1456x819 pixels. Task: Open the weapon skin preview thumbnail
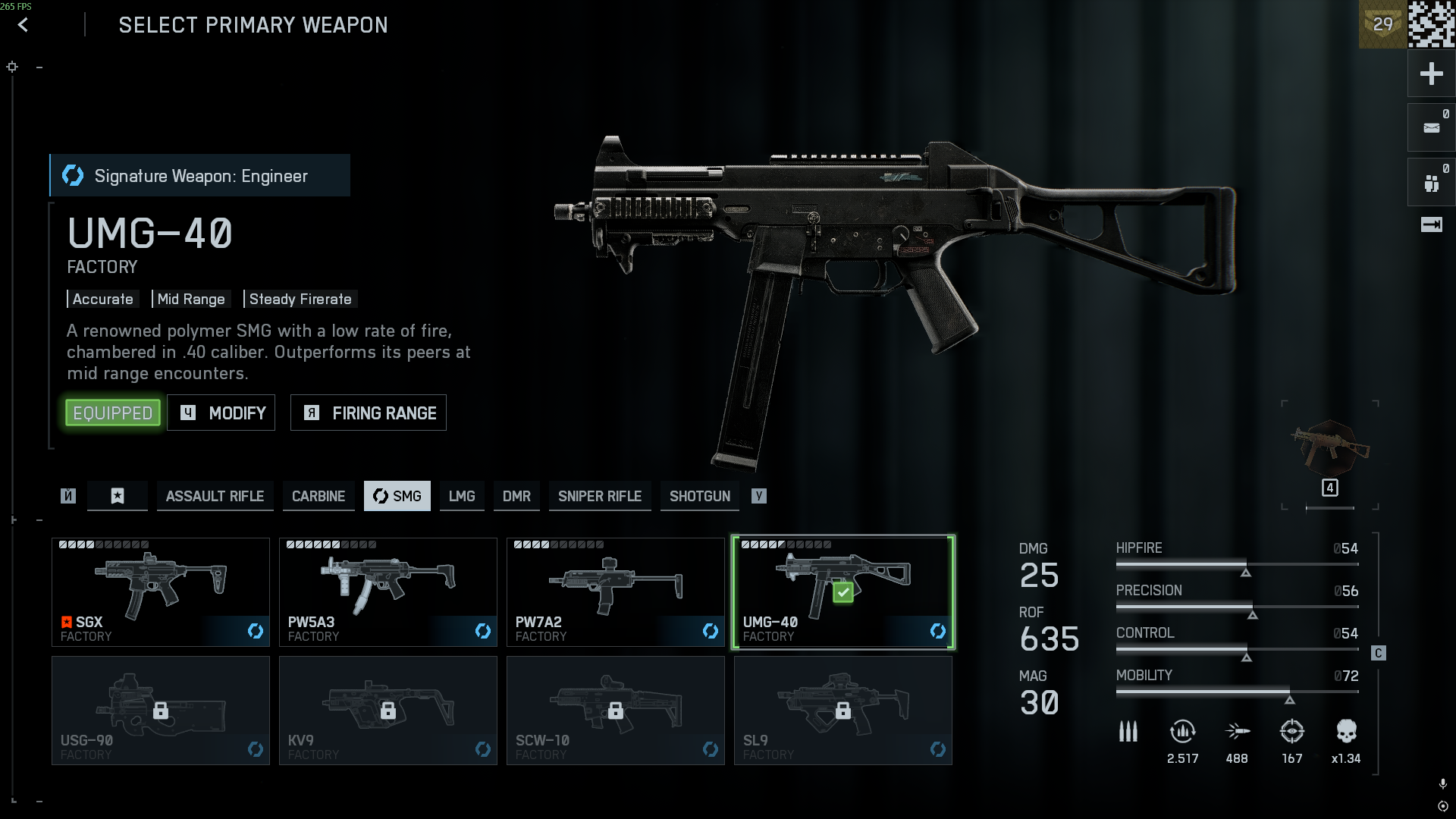(1330, 451)
